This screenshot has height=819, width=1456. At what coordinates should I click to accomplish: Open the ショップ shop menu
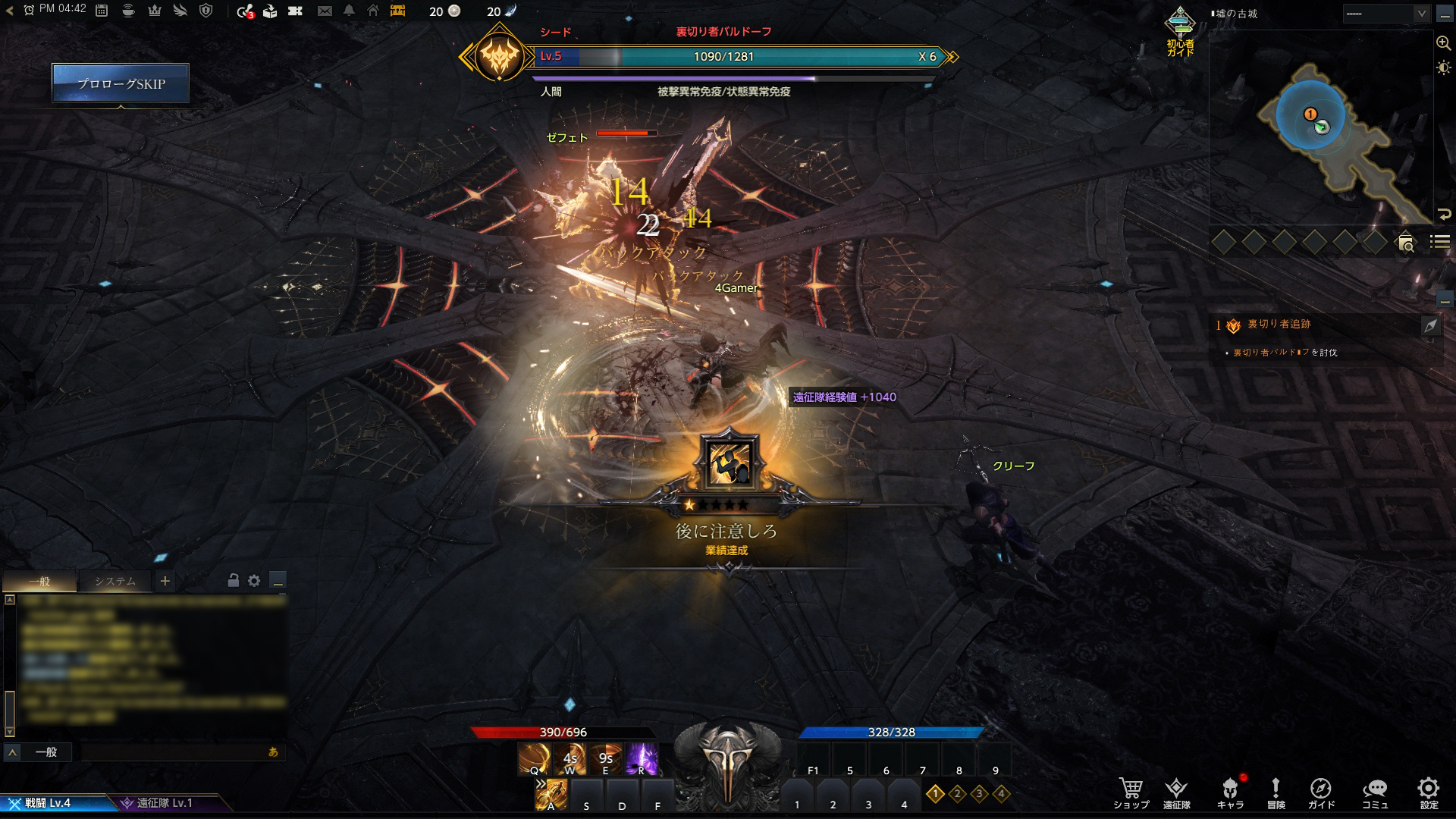[1131, 792]
